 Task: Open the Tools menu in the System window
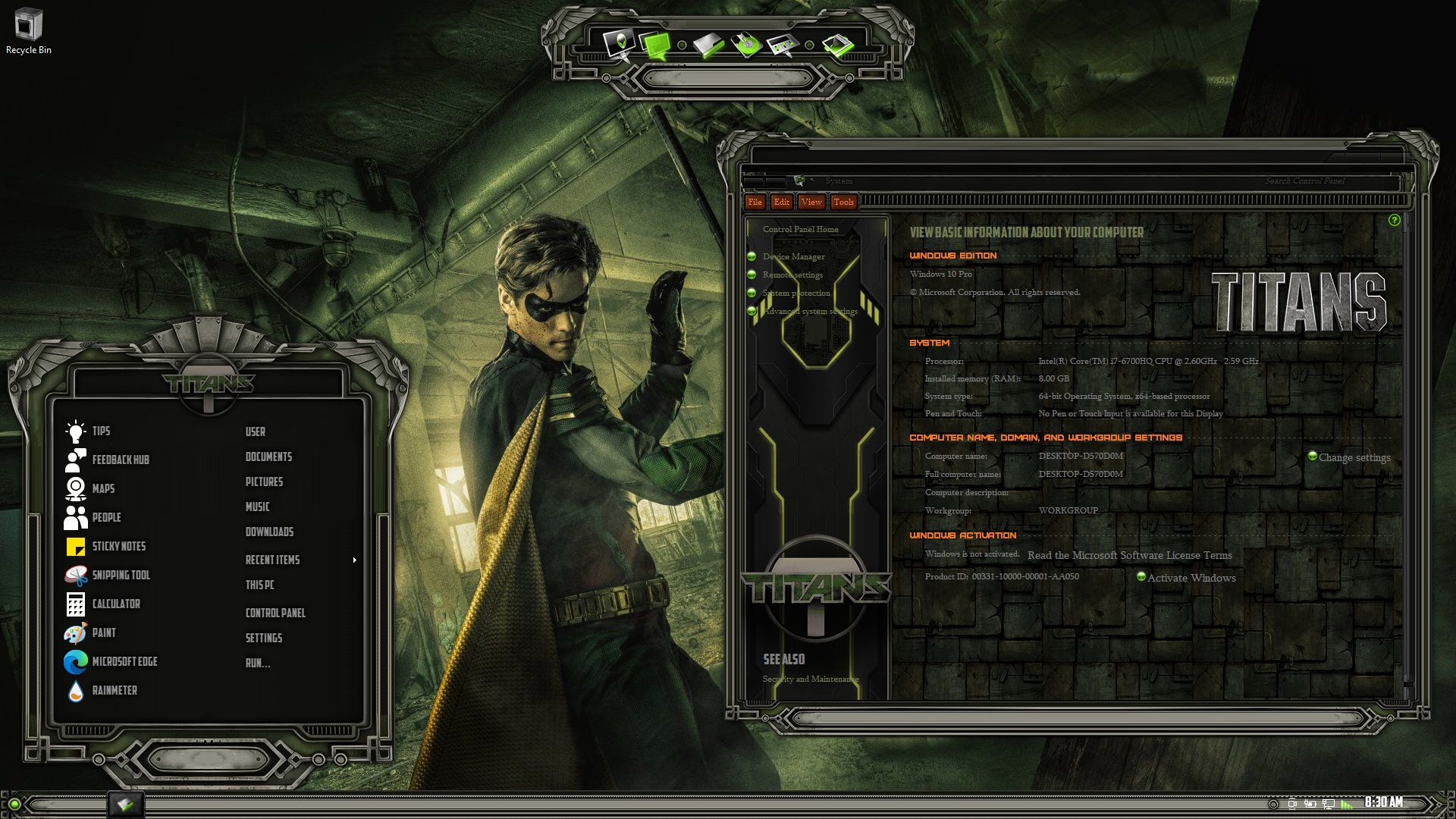point(843,202)
